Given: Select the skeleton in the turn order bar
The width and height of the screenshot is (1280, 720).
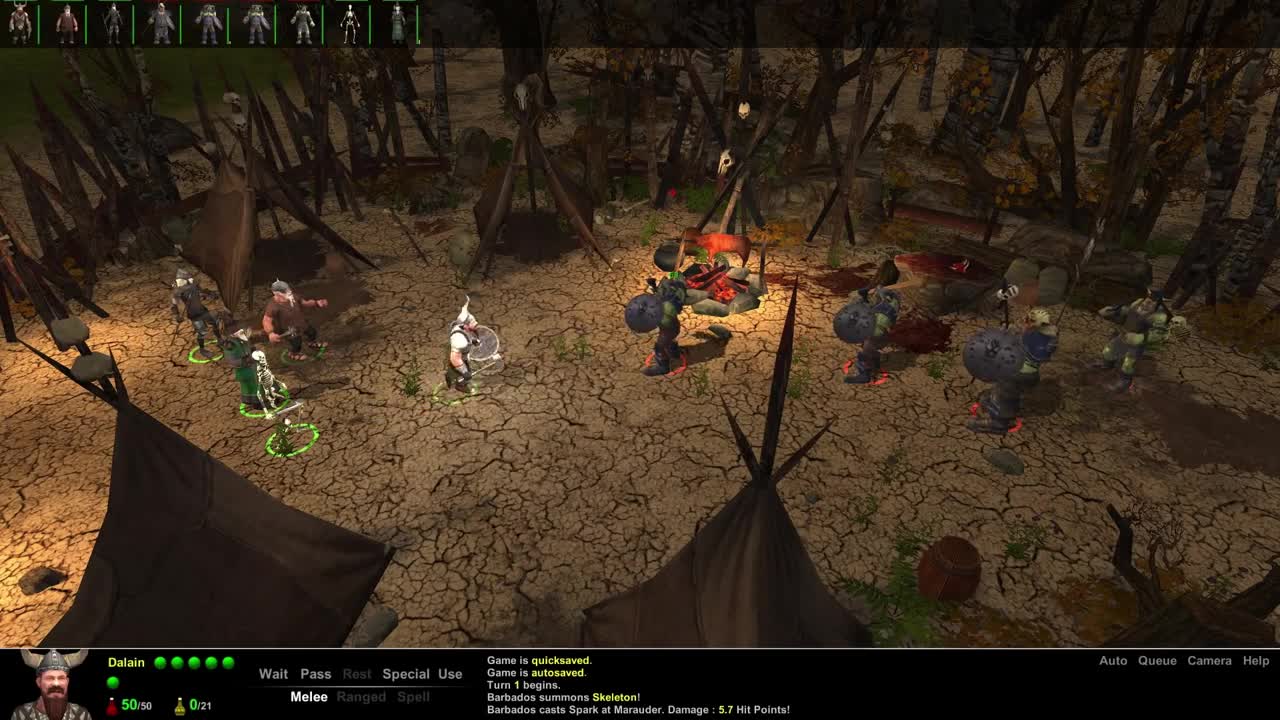Looking at the screenshot, I should pos(349,23).
